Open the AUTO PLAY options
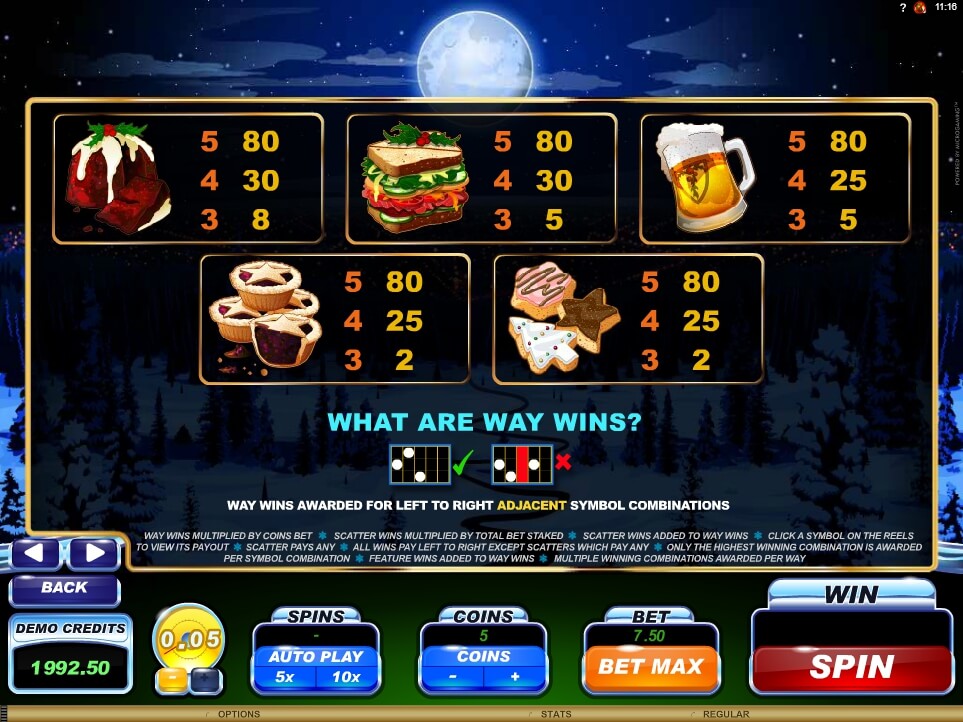 pos(315,656)
